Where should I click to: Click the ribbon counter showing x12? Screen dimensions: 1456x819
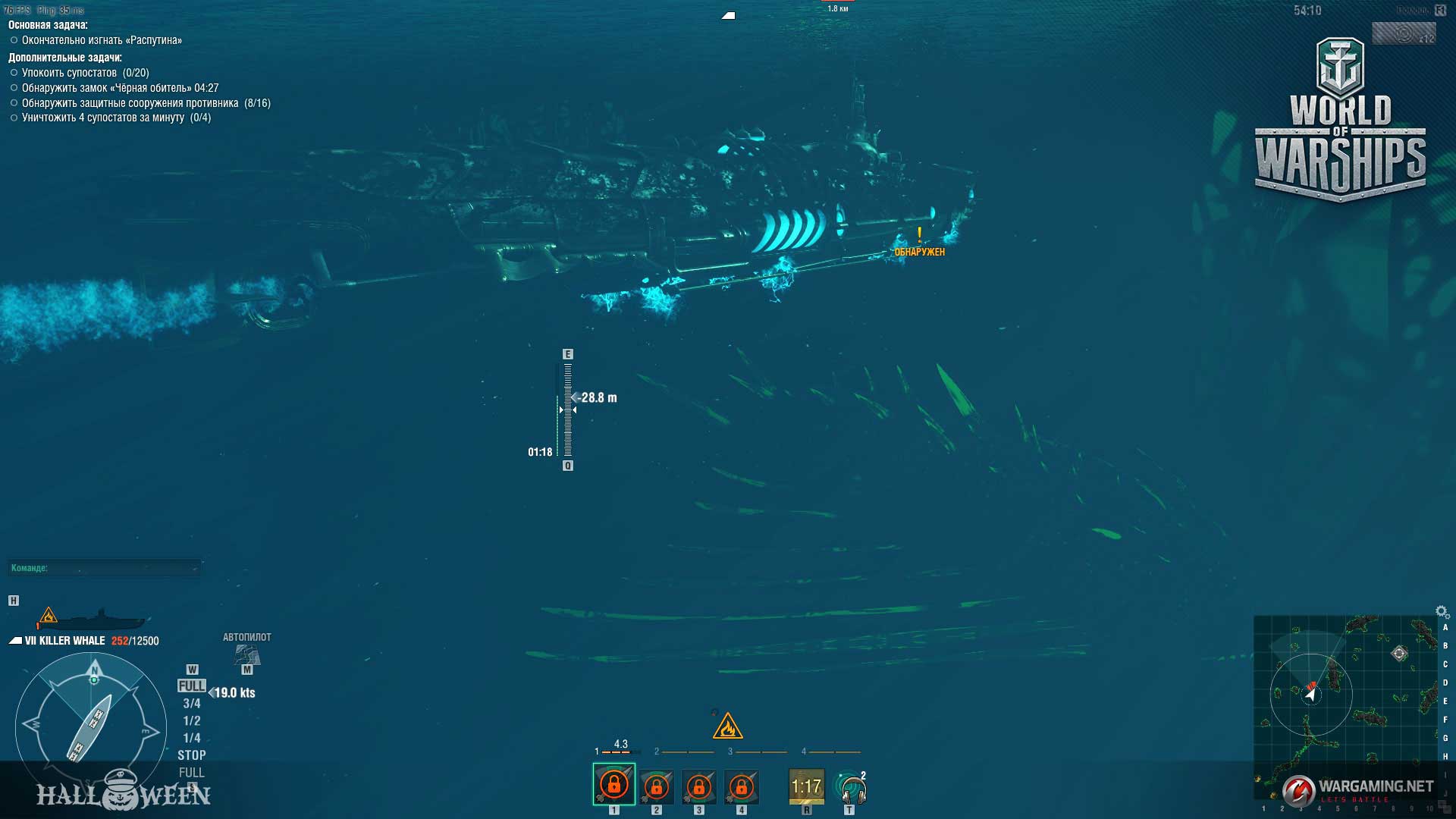[1404, 34]
